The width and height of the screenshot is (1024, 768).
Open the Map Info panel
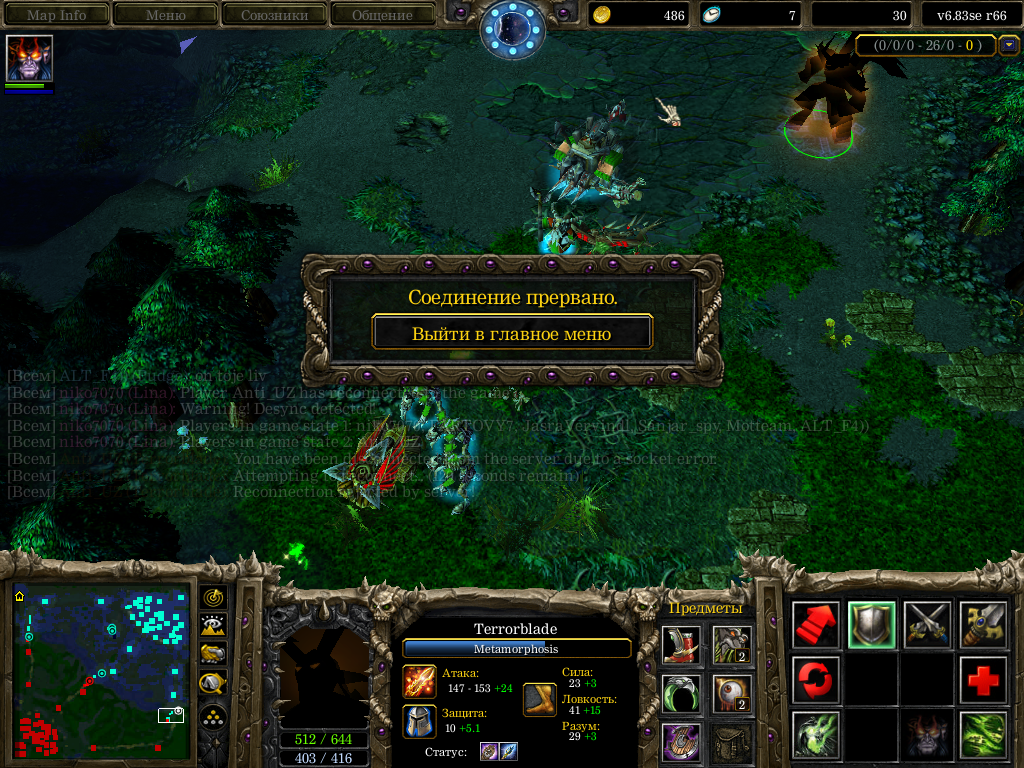56,15
